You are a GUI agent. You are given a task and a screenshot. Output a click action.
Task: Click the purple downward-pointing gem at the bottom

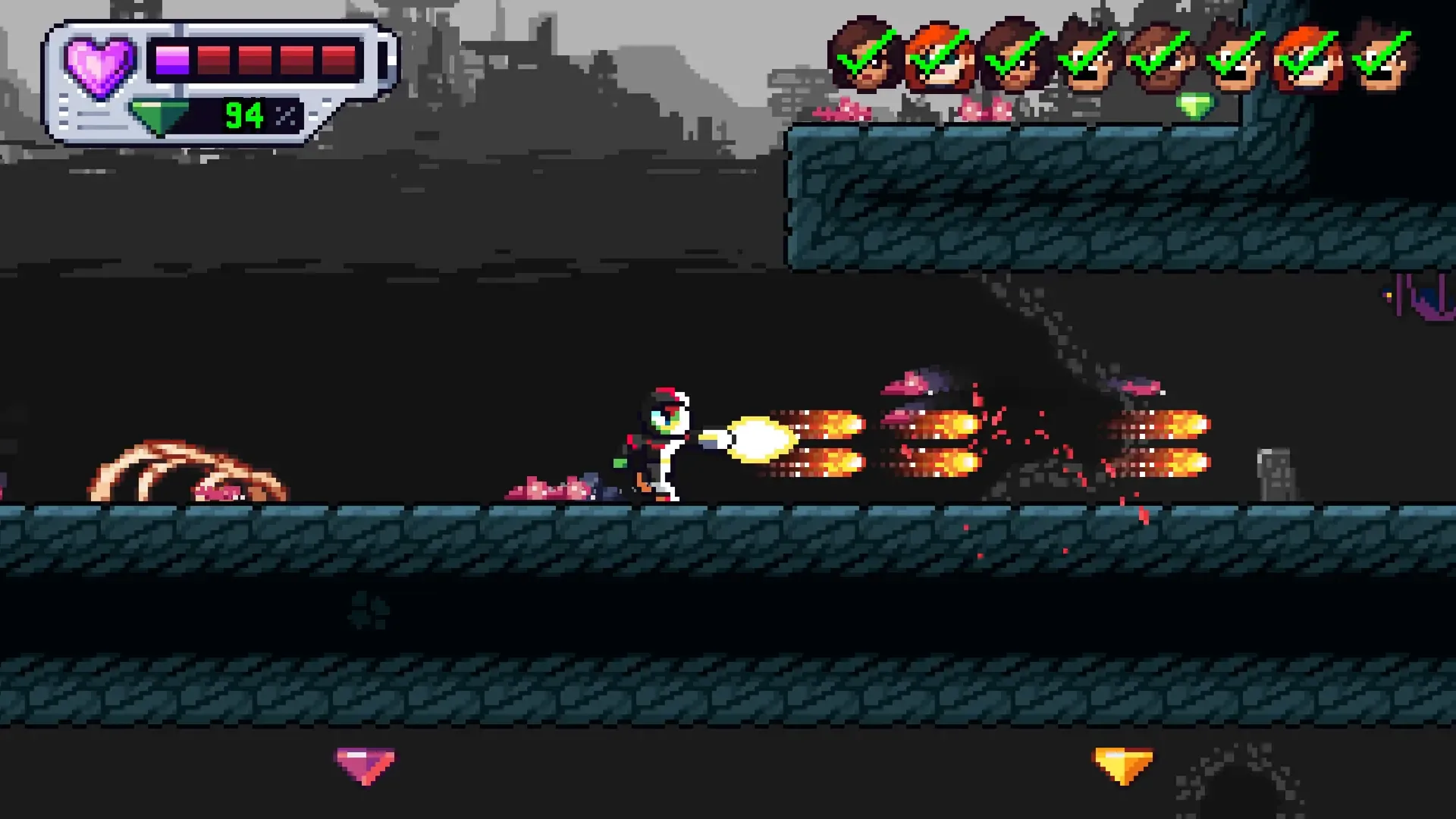[x=366, y=766]
